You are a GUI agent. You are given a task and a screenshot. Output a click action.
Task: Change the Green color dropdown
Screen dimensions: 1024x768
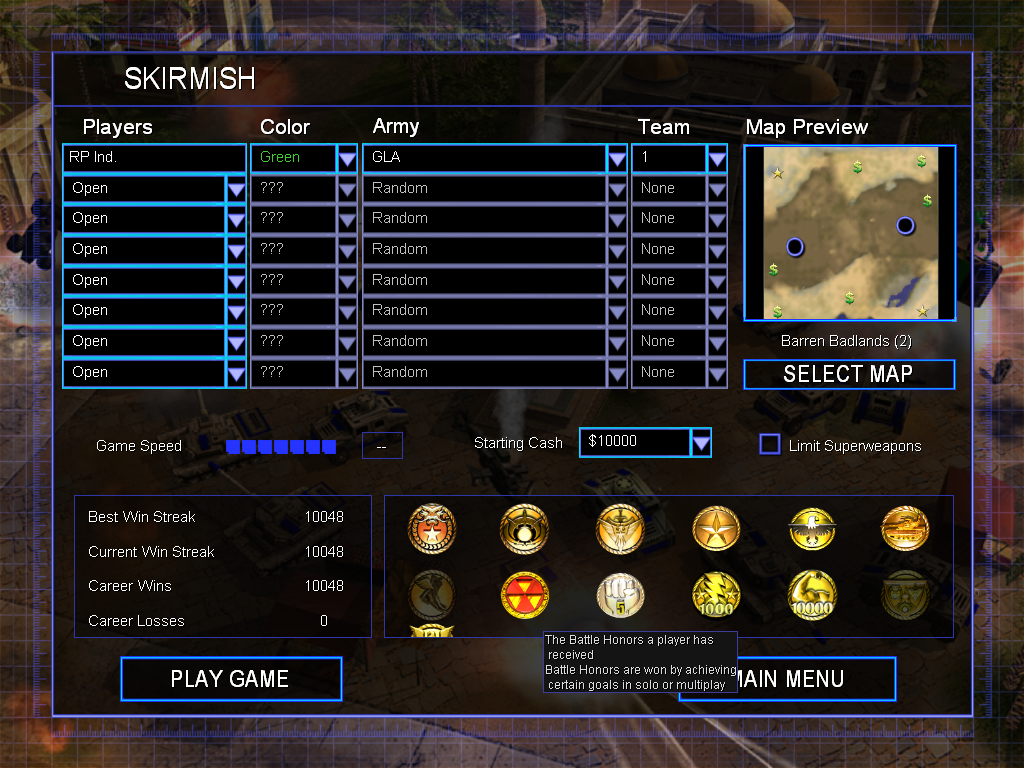[347, 158]
